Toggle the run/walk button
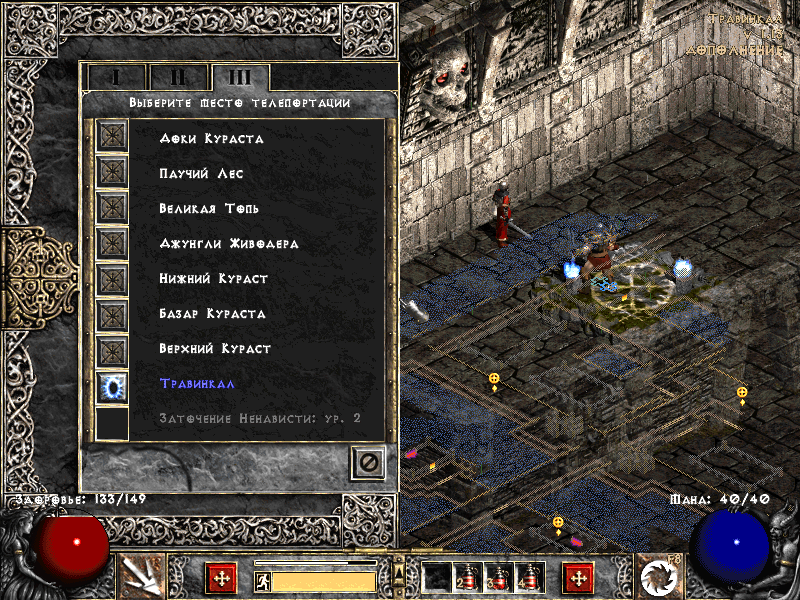This screenshot has height=600, width=800. 263,581
